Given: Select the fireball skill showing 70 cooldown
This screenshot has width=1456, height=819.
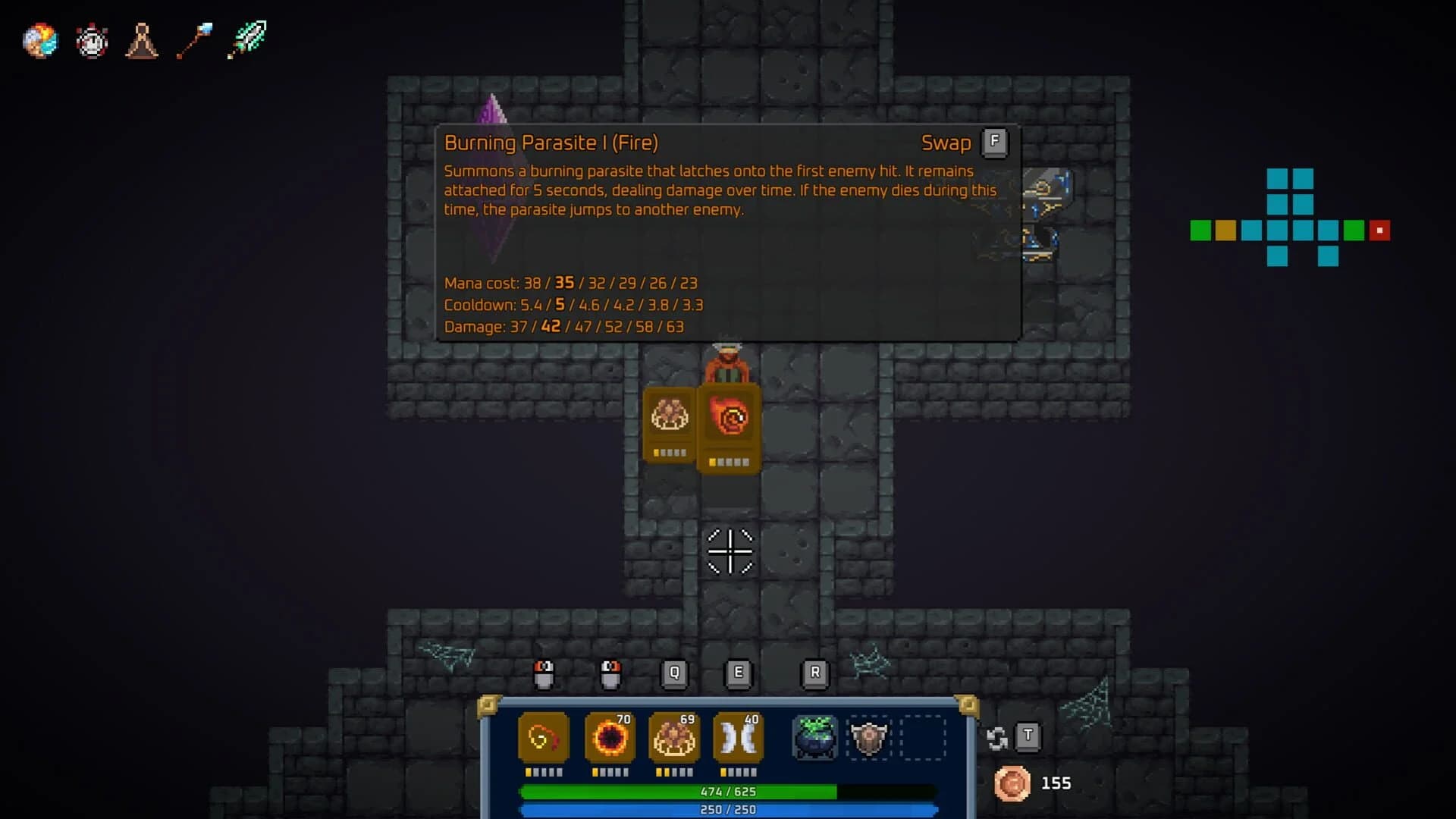Looking at the screenshot, I should click(x=608, y=736).
